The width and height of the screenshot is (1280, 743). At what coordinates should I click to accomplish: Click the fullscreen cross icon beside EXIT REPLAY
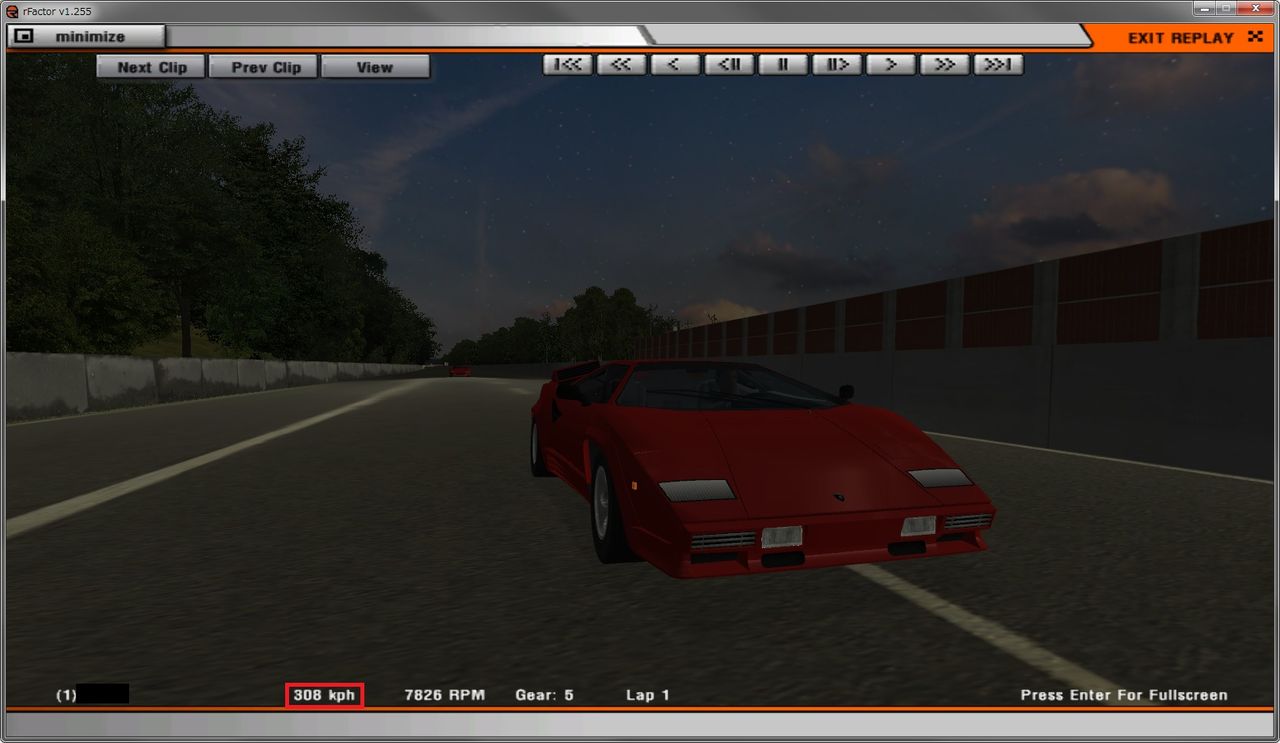(x=1255, y=37)
